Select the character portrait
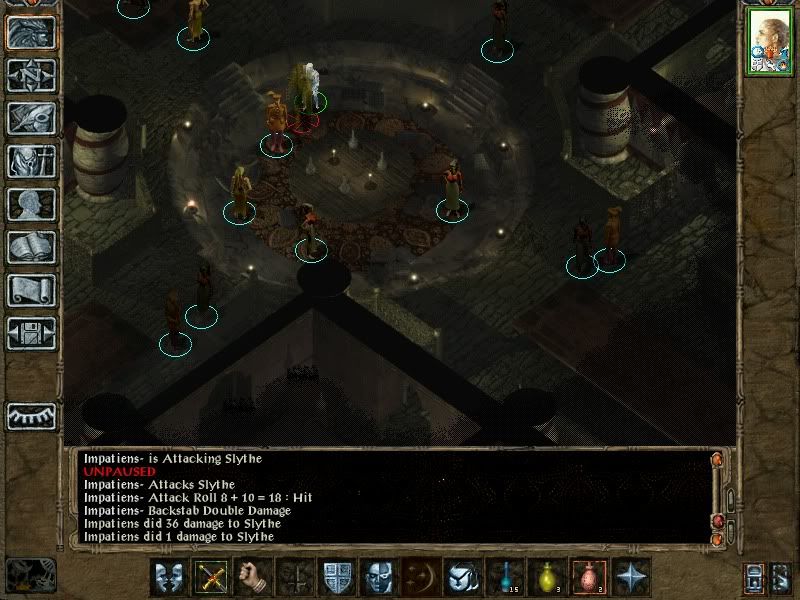This screenshot has width=800, height=600. coord(769,43)
